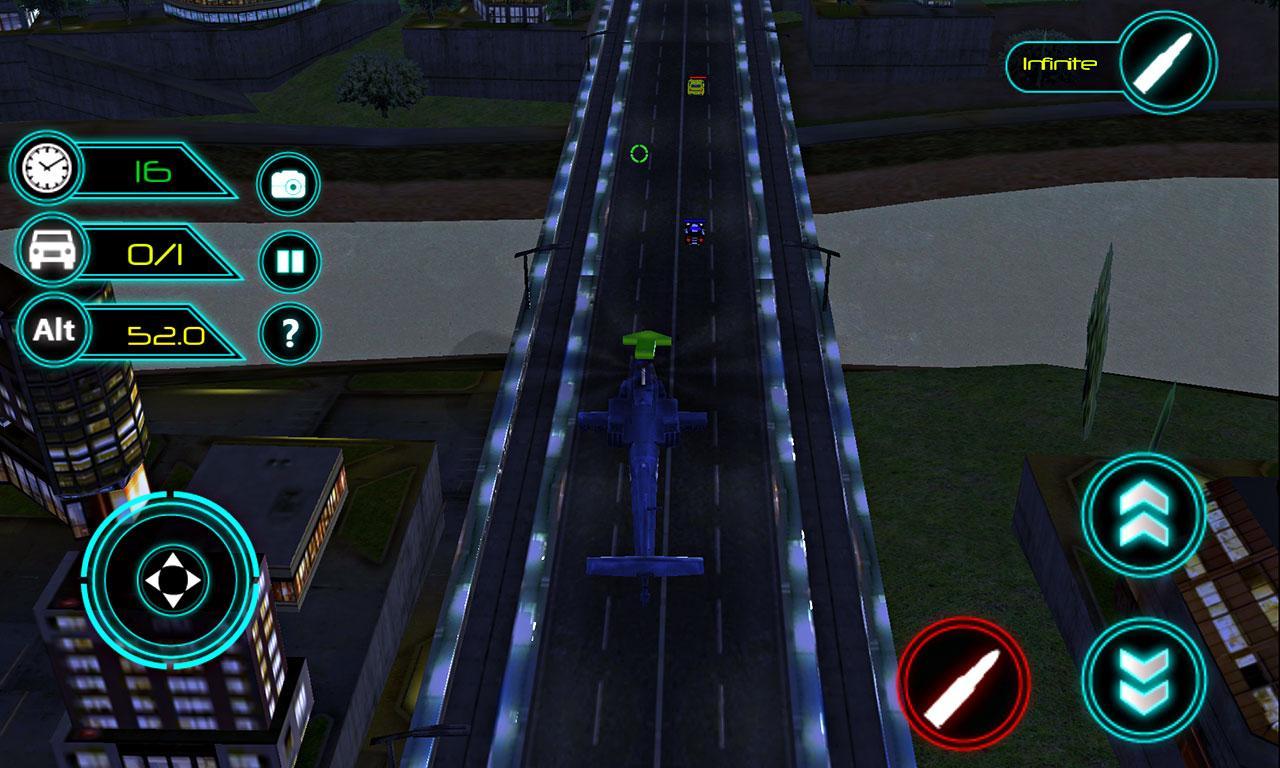Screen dimensions: 1280x768
Task: Select the infinite ammo bullet weapon icon
Action: [x=1167, y=62]
